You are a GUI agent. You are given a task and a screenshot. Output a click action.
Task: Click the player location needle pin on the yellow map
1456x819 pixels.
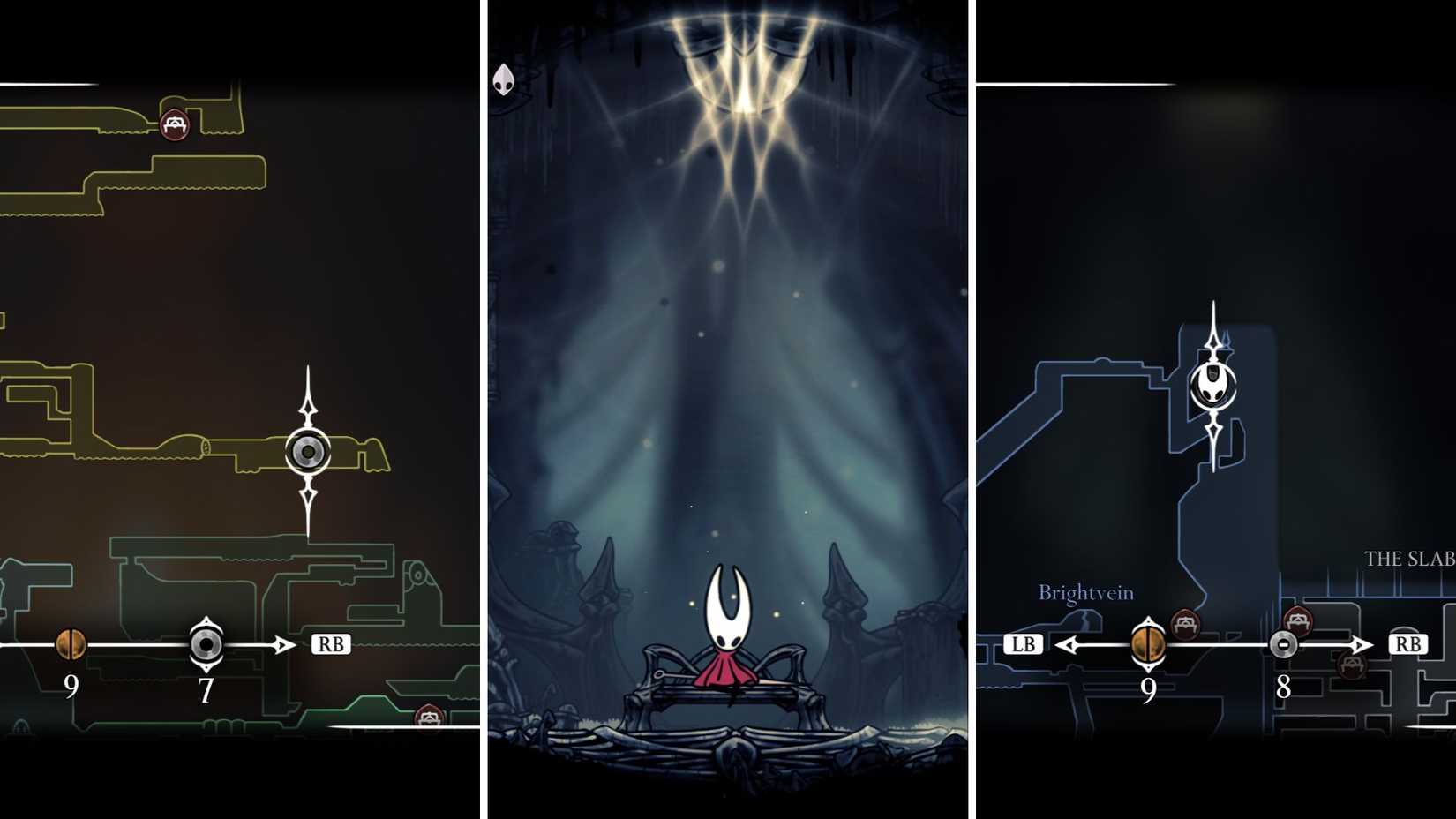(307, 451)
